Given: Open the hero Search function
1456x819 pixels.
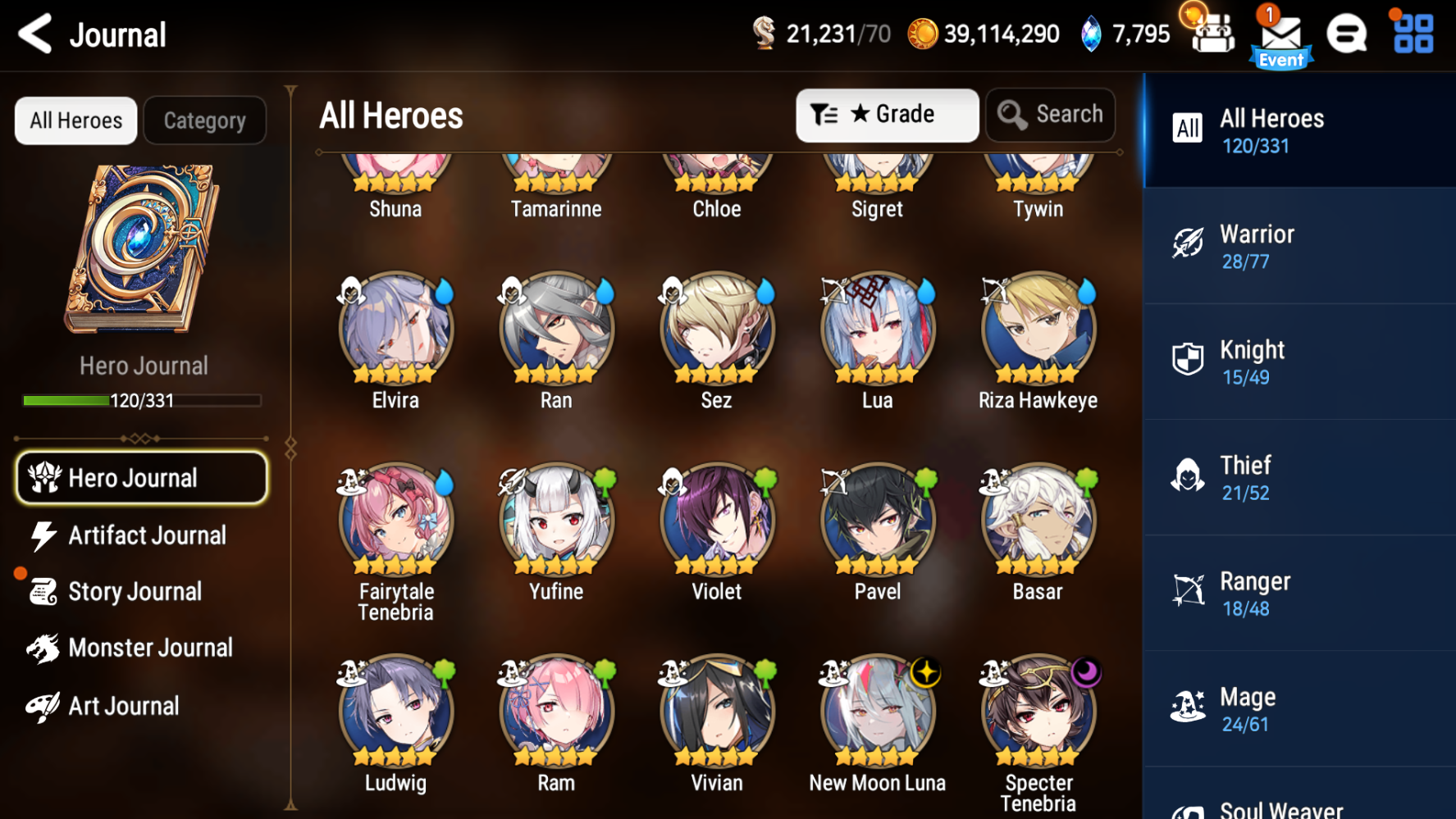Looking at the screenshot, I should pos(1051,115).
